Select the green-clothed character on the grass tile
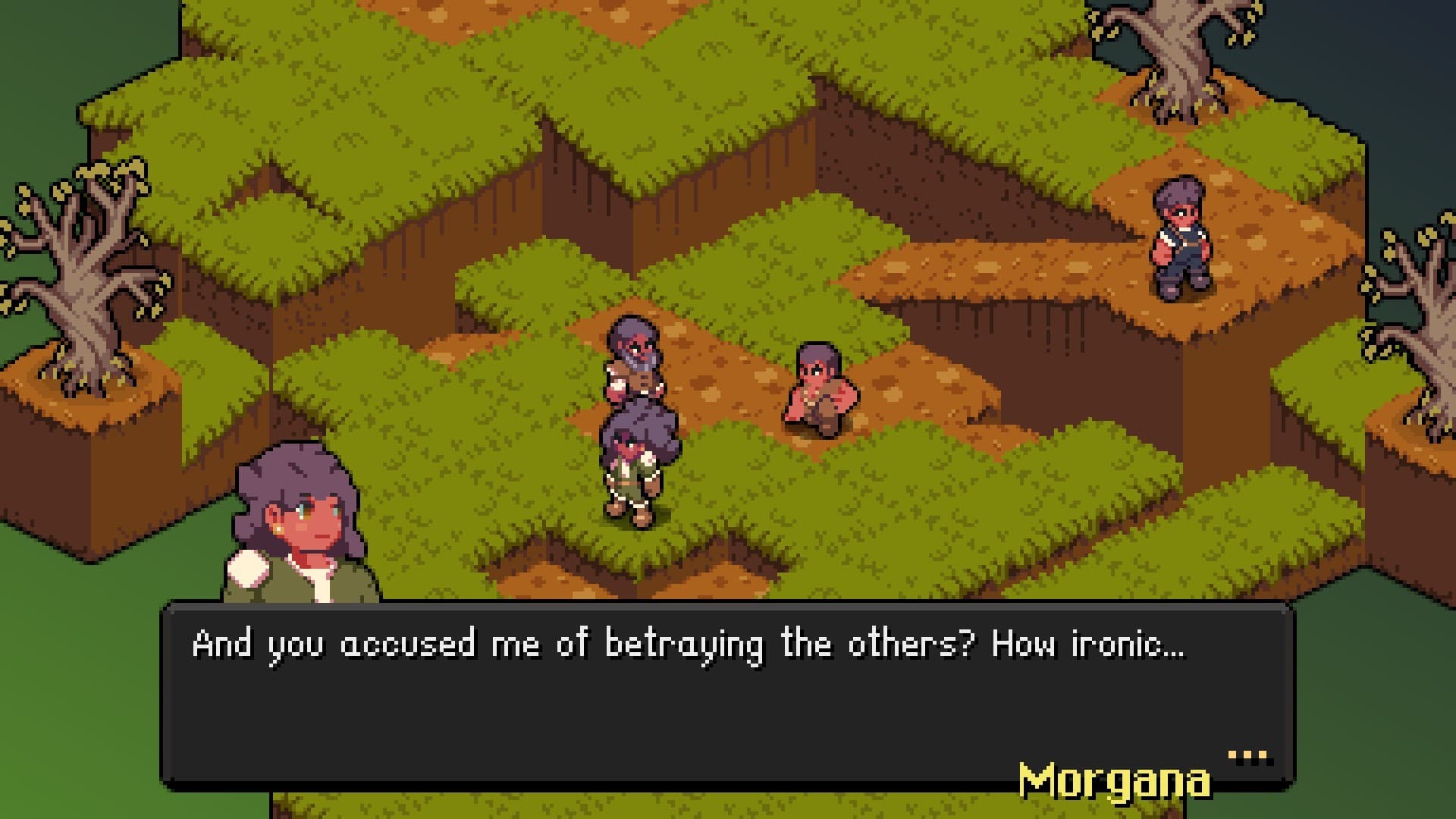Viewport: 1456px width, 819px height. 637,470
